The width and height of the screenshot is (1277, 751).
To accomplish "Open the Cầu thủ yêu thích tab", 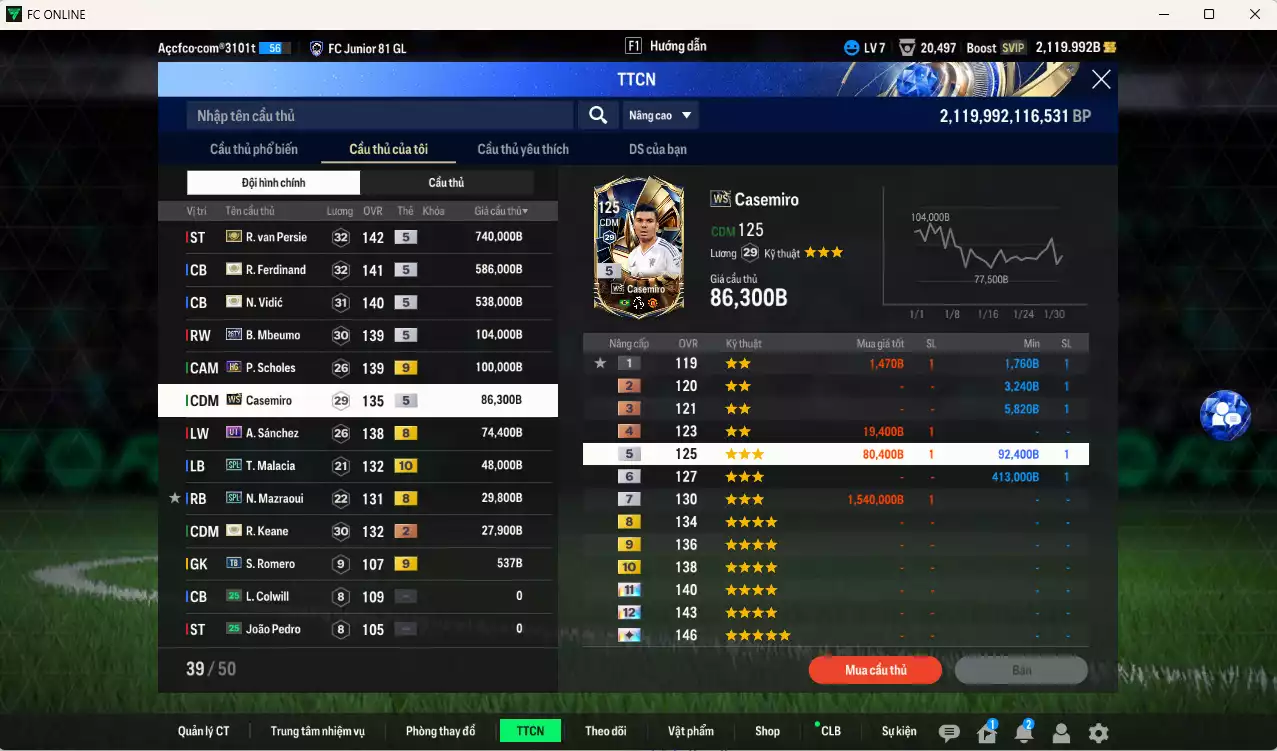I will pos(523,149).
